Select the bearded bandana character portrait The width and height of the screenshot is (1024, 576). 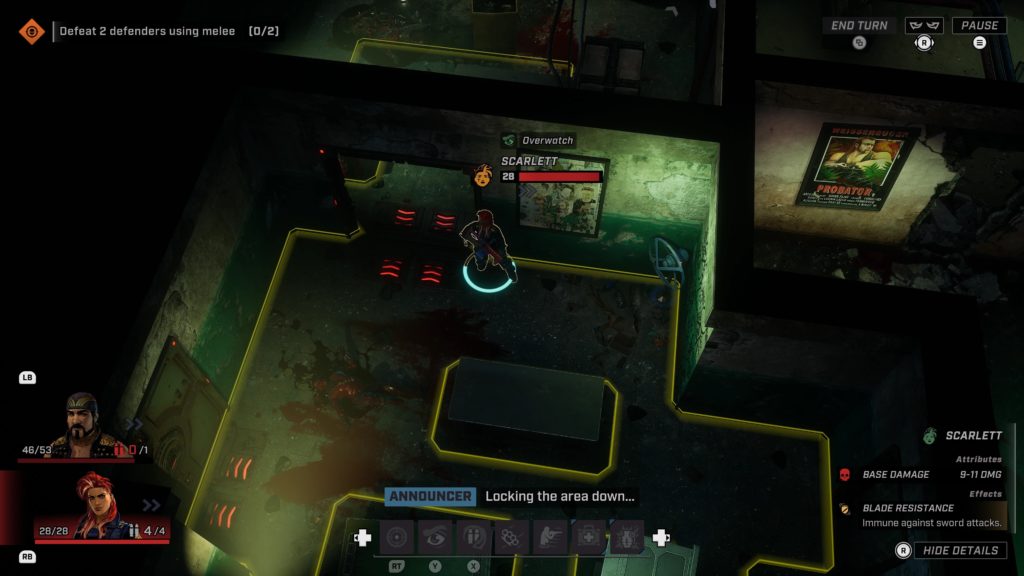pyautogui.click(x=83, y=426)
